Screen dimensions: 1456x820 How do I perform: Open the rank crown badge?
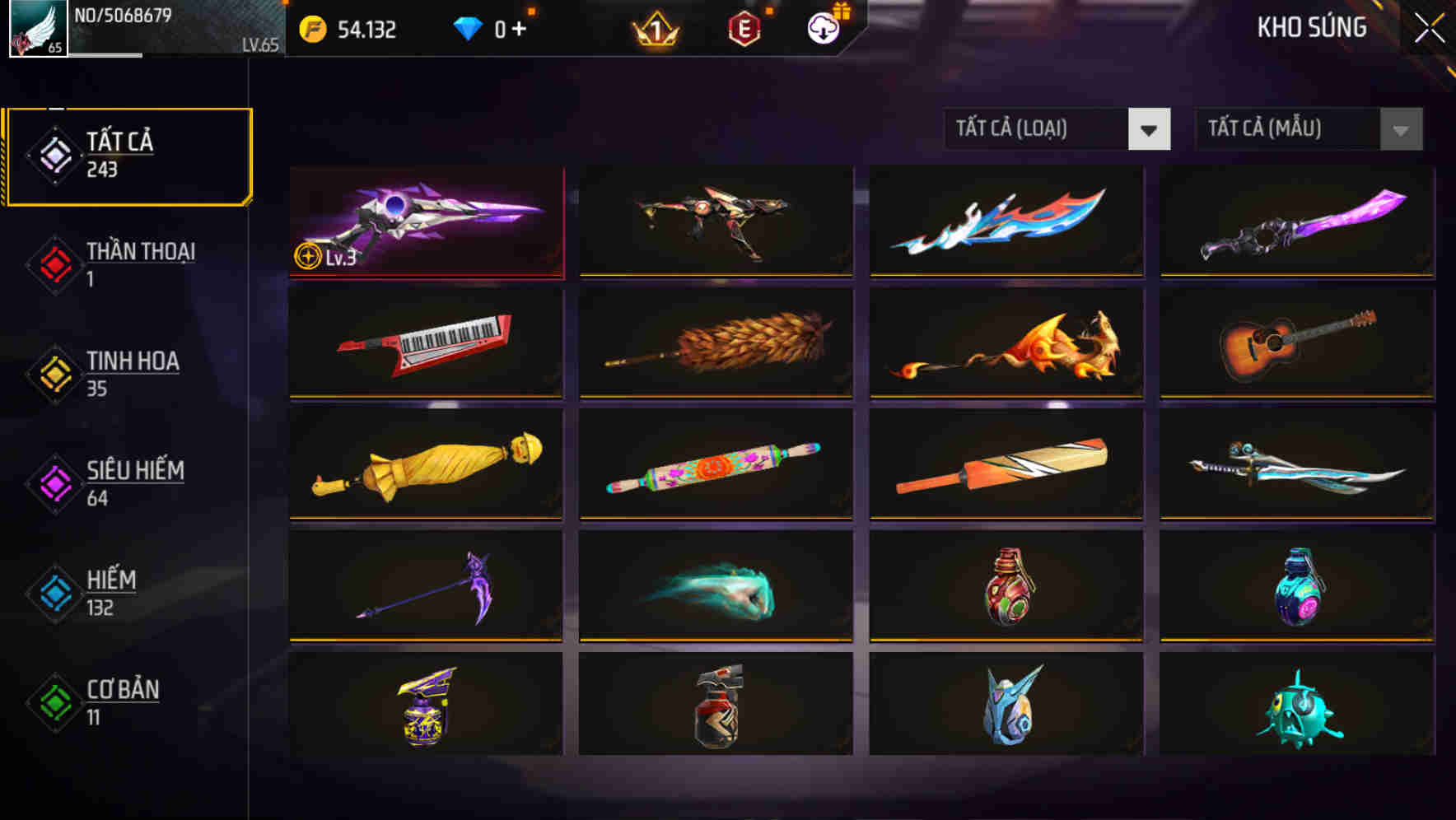(x=656, y=31)
